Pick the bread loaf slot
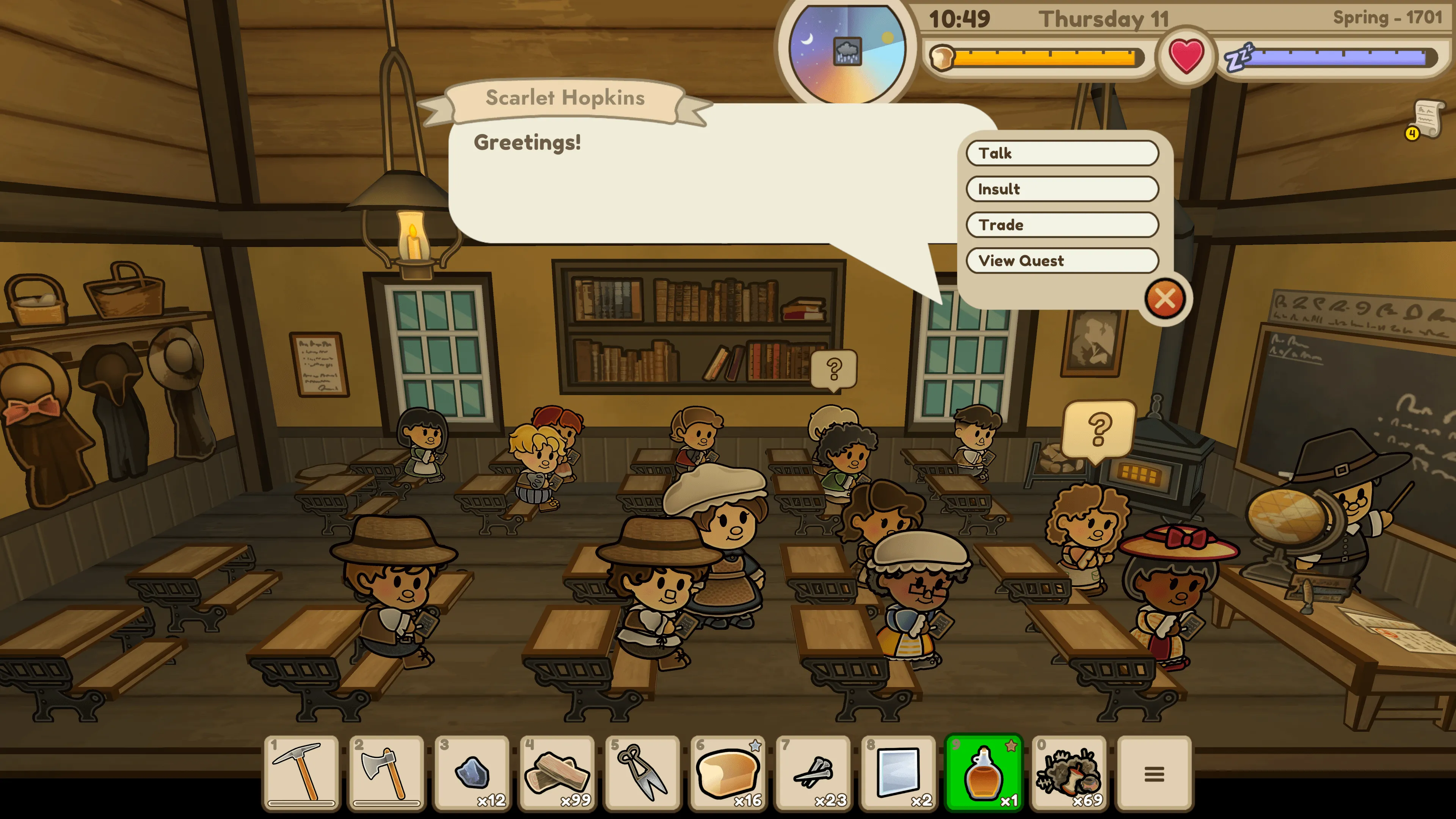Image resolution: width=1456 pixels, height=819 pixels. pos(728,773)
